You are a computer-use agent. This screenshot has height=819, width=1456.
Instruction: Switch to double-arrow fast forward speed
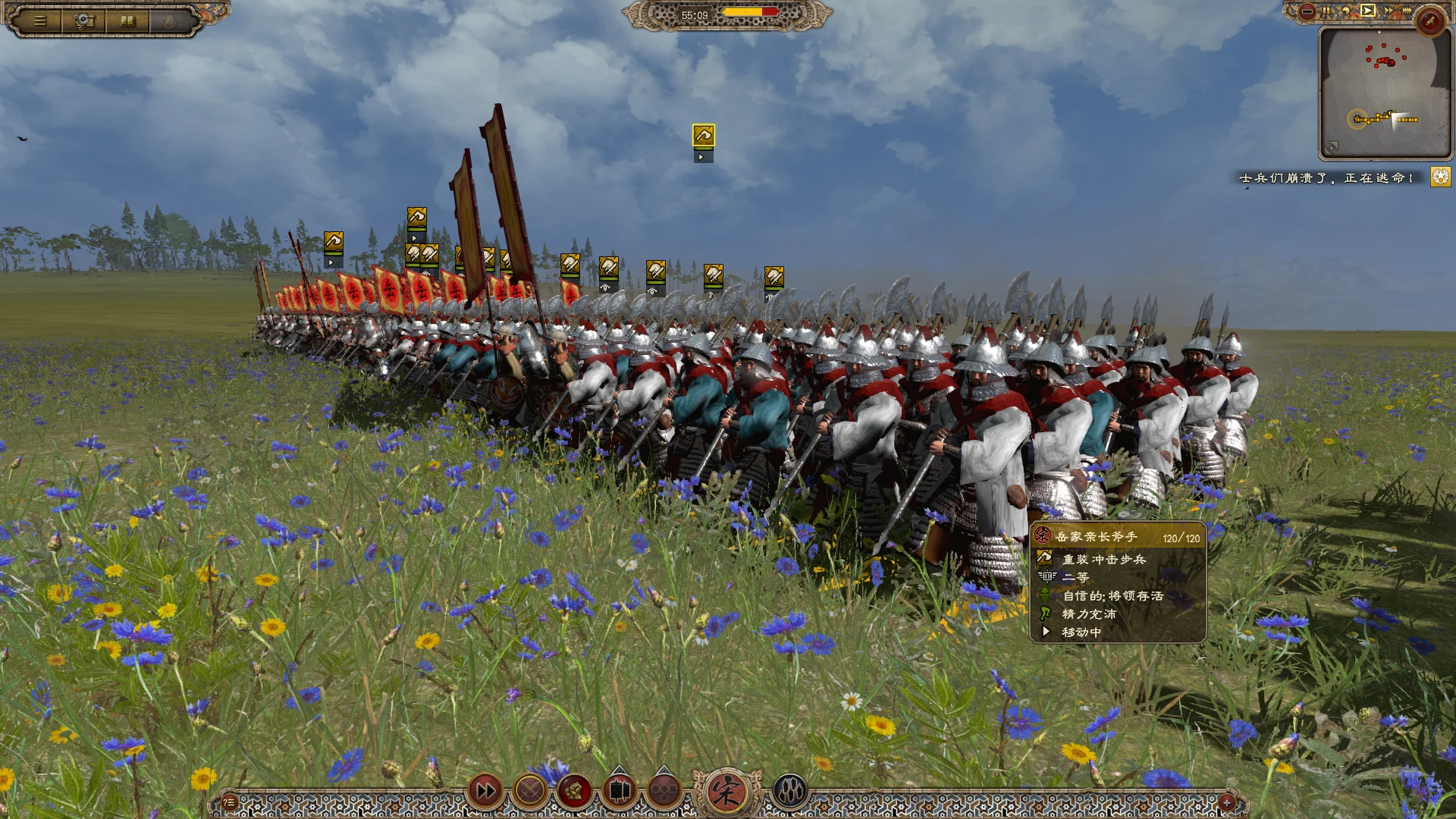point(1388,11)
